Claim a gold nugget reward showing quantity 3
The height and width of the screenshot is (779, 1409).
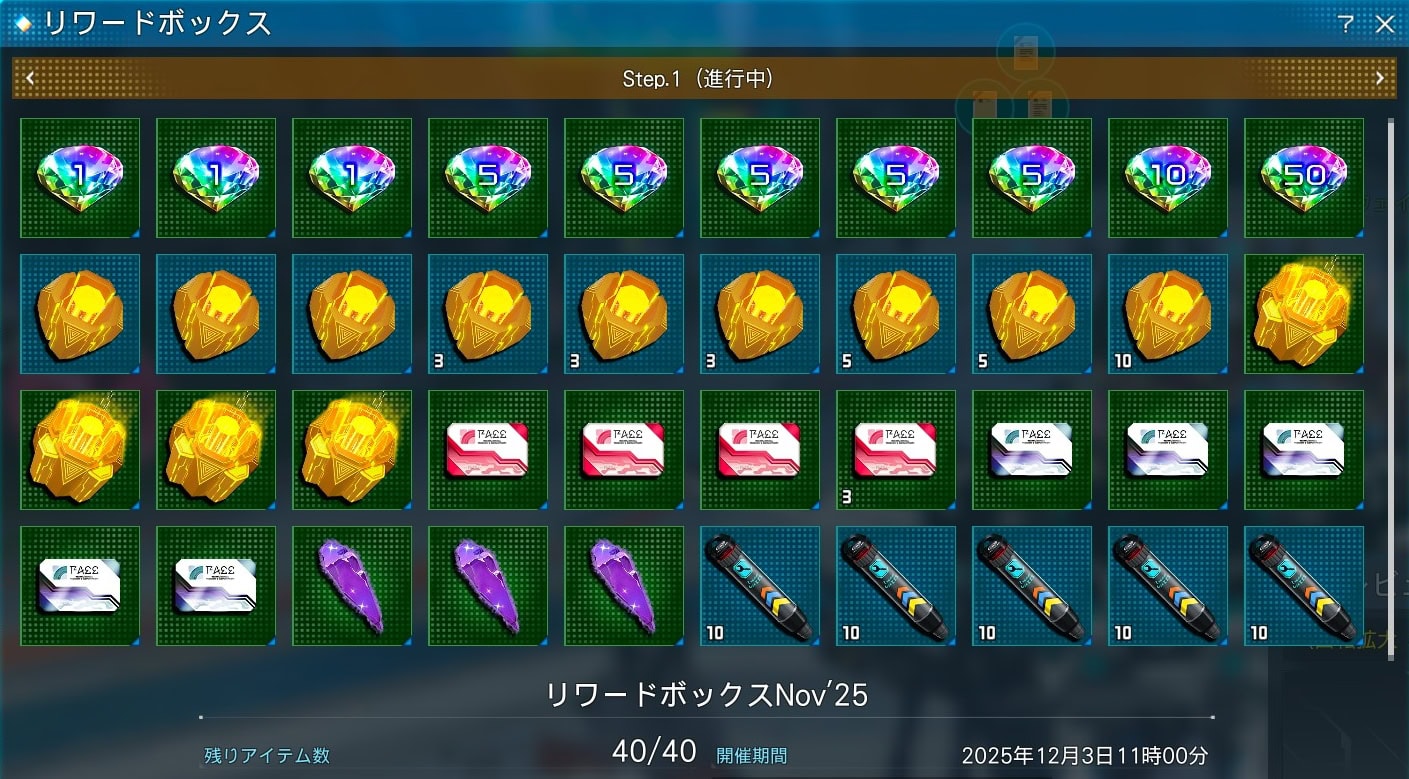487,314
